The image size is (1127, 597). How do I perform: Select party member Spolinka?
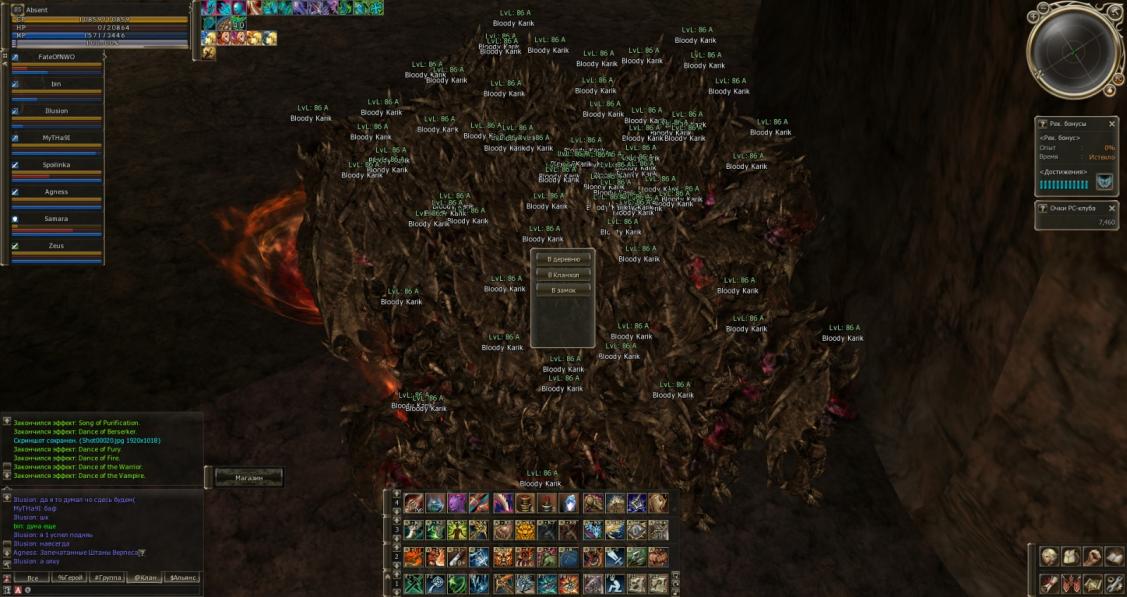[56, 165]
